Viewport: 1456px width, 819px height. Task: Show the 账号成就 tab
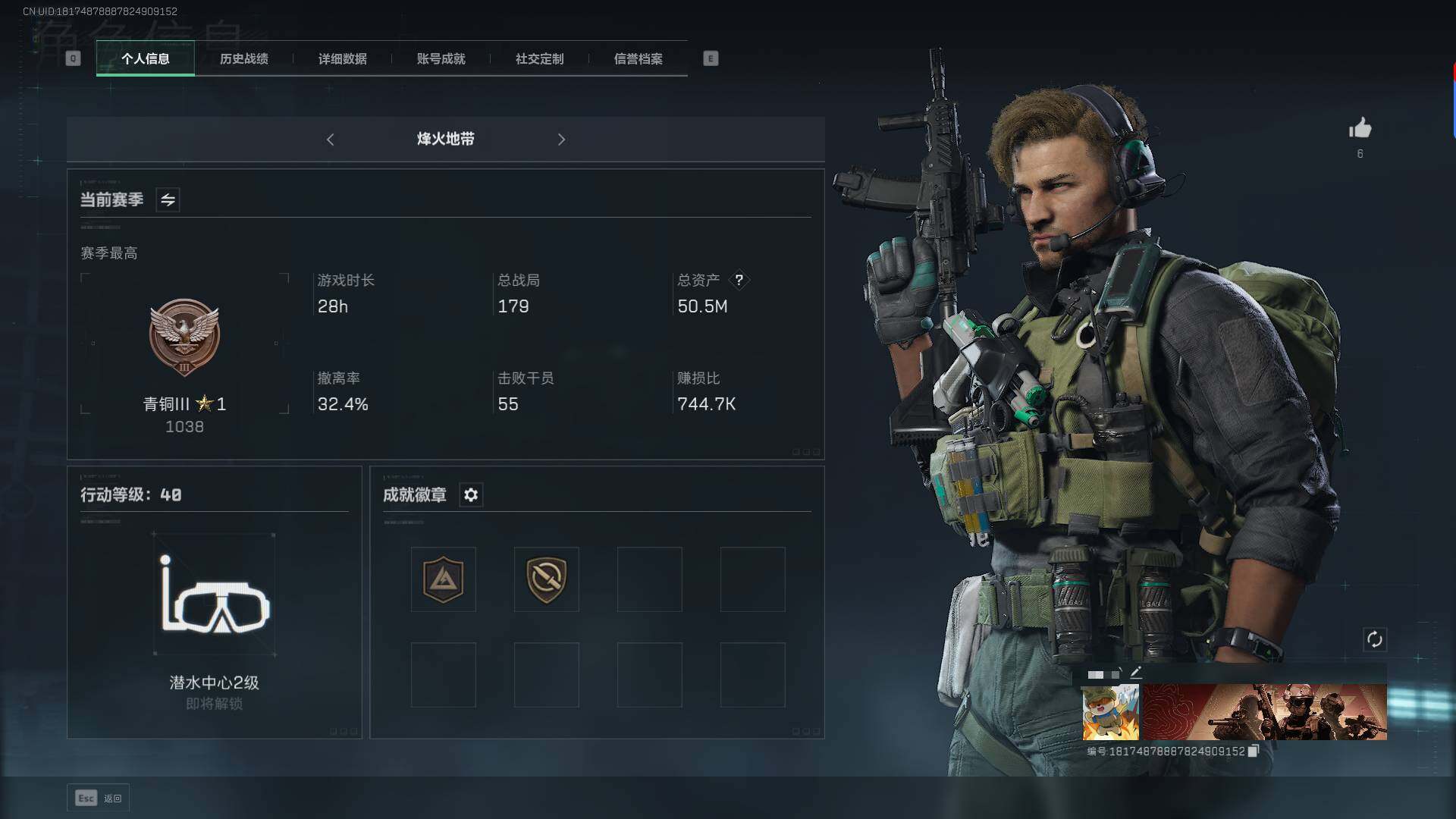pyautogui.click(x=441, y=58)
